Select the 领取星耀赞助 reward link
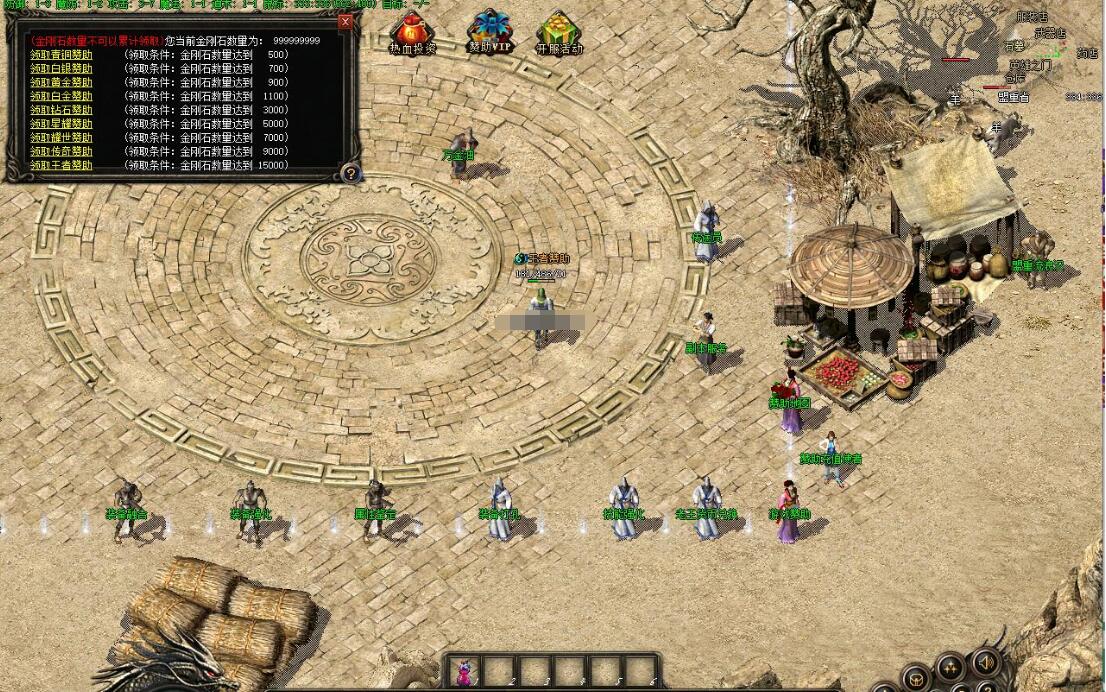1106x692 pixels. coord(61,124)
